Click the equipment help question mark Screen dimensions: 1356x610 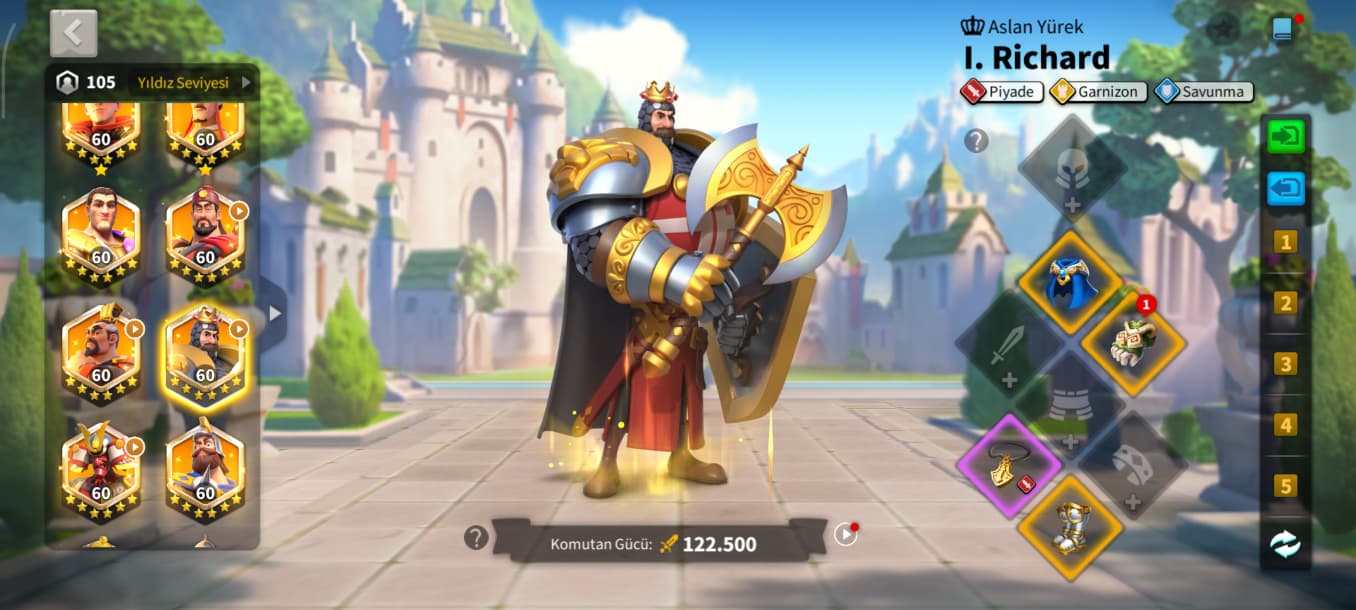point(976,141)
